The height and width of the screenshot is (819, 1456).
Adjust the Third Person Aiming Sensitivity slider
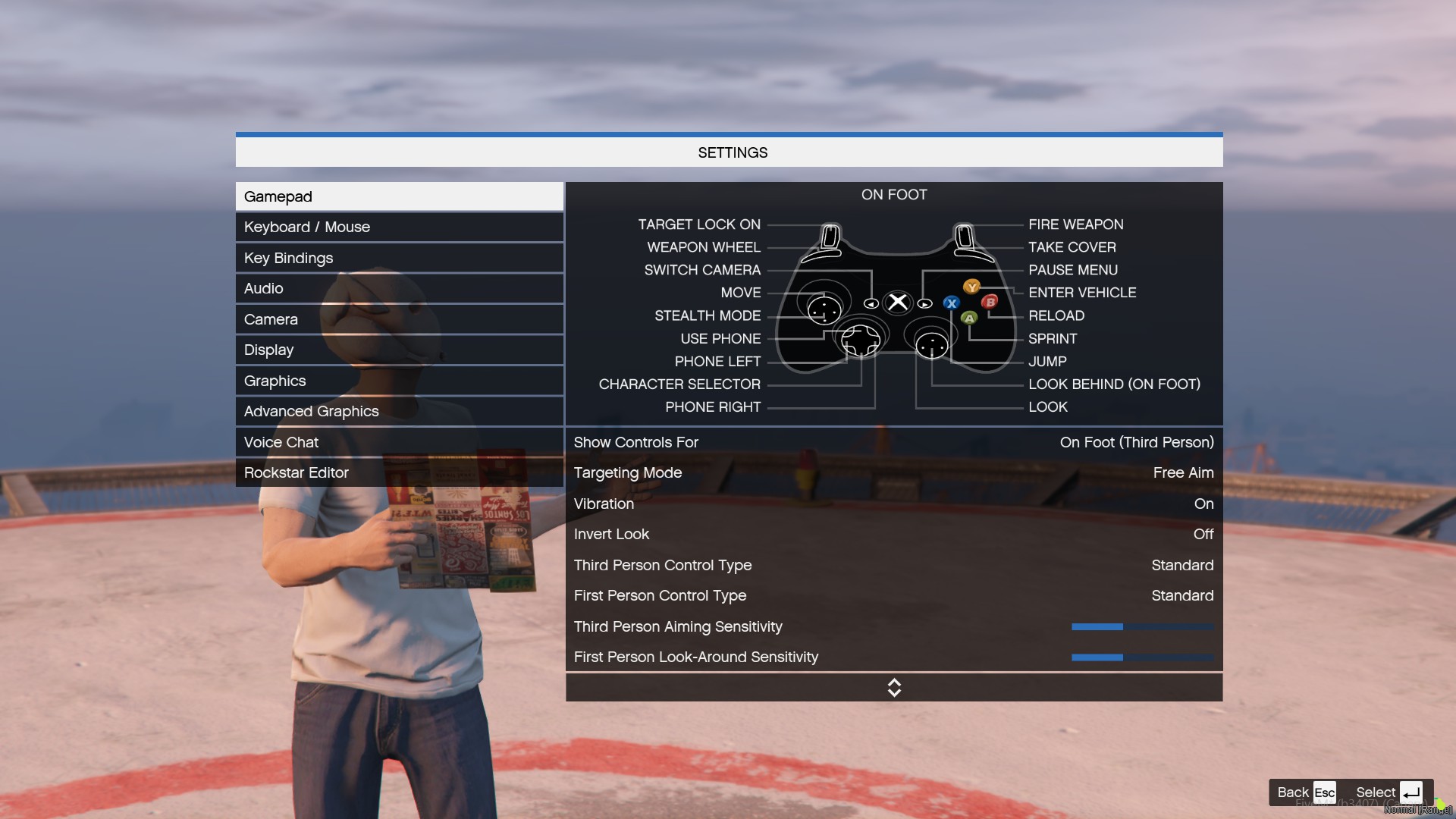pyautogui.click(x=1142, y=627)
